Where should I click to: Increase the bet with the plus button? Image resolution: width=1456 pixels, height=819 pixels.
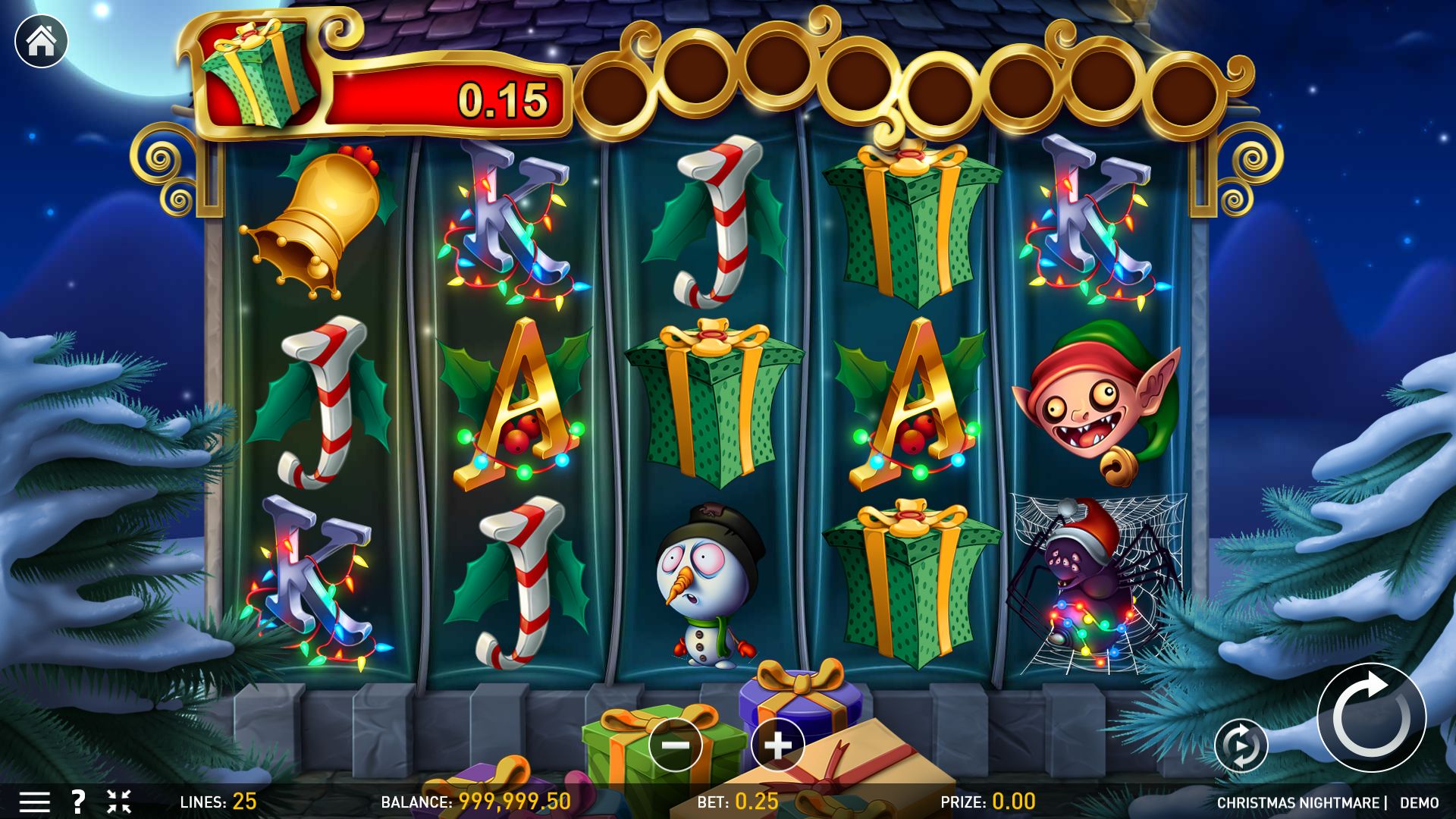point(777,745)
